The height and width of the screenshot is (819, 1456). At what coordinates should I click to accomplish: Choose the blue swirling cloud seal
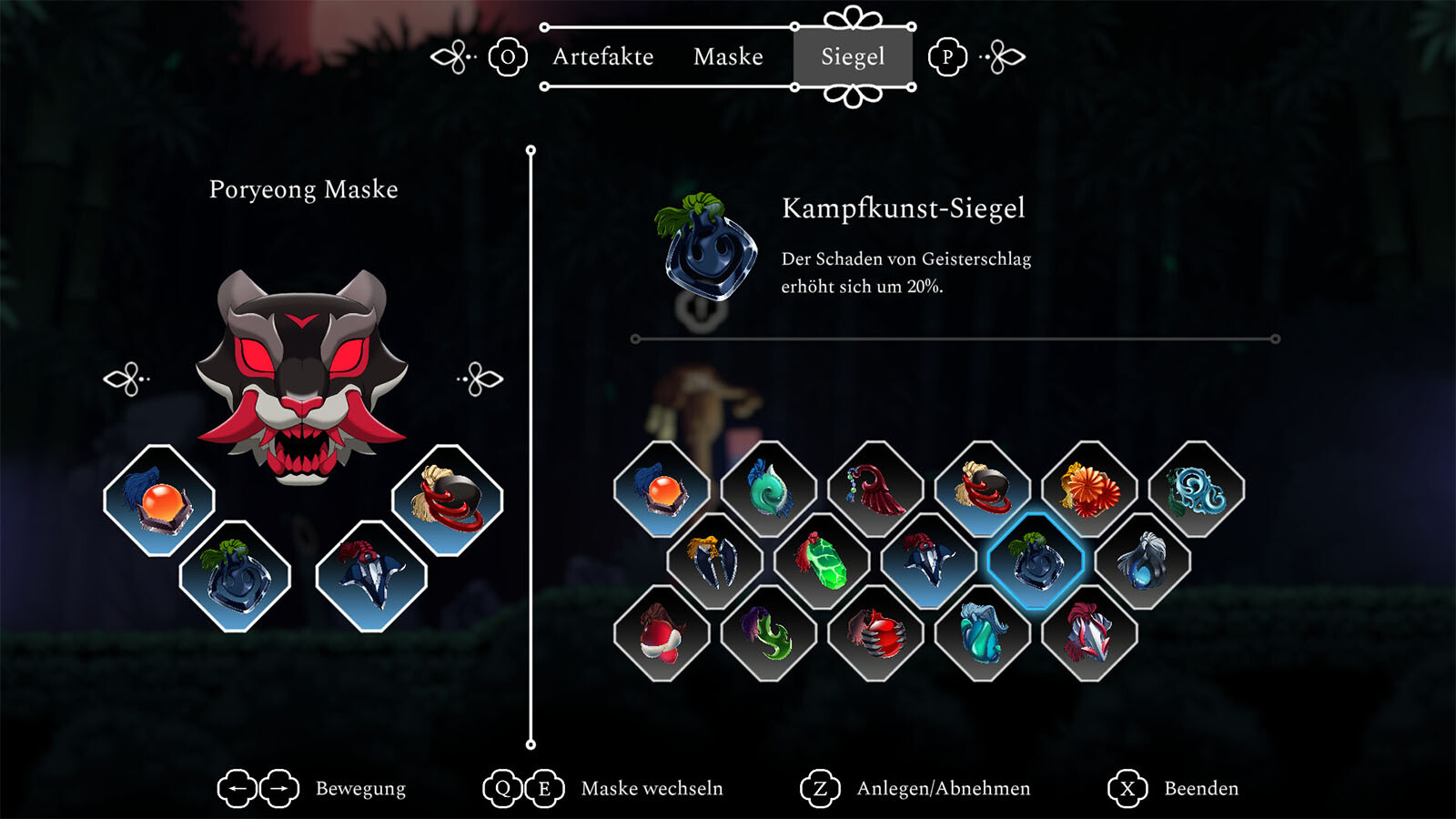[1196, 490]
